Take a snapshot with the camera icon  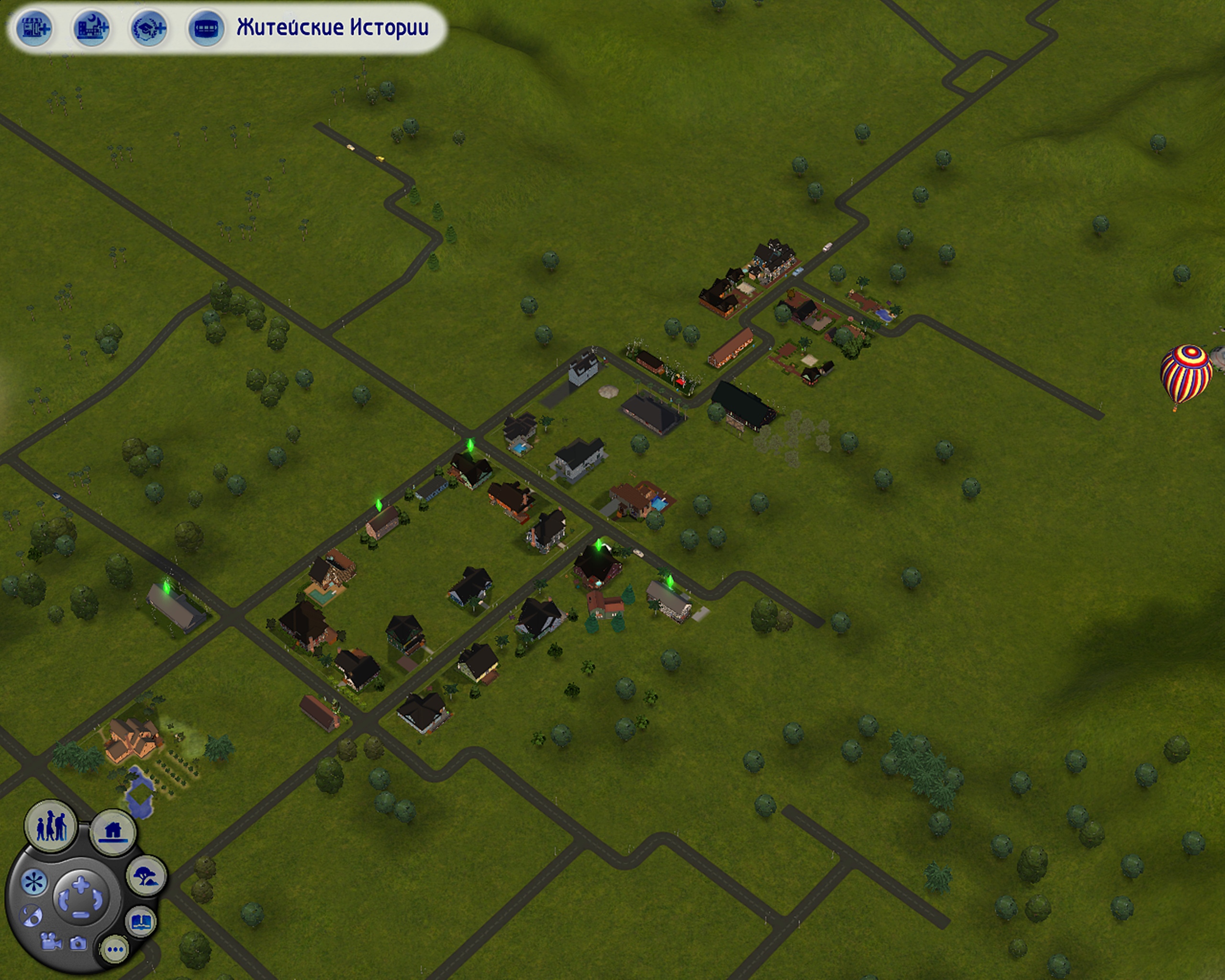click(x=78, y=944)
